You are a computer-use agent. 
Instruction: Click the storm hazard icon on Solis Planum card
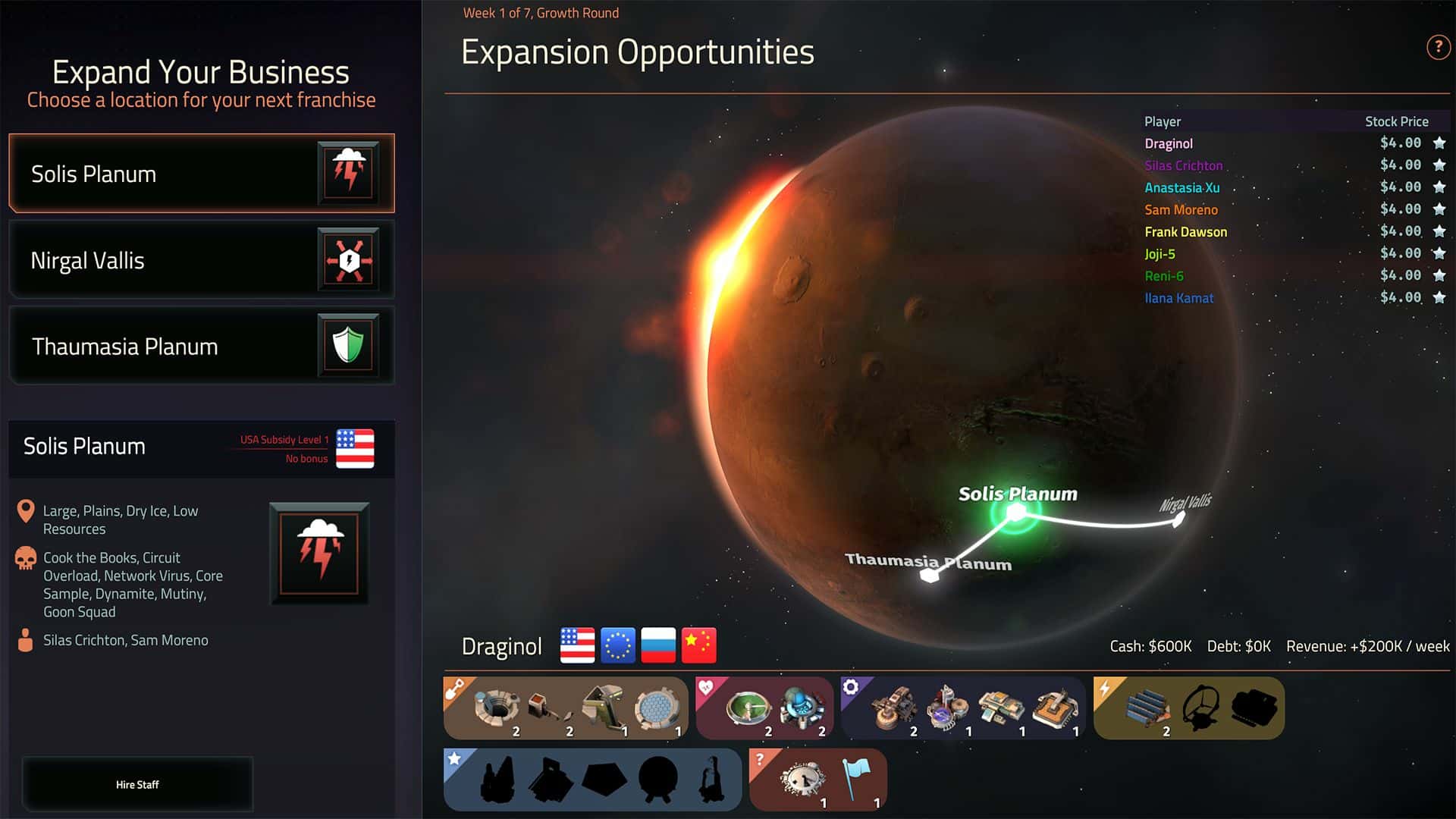tap(349, 174)
